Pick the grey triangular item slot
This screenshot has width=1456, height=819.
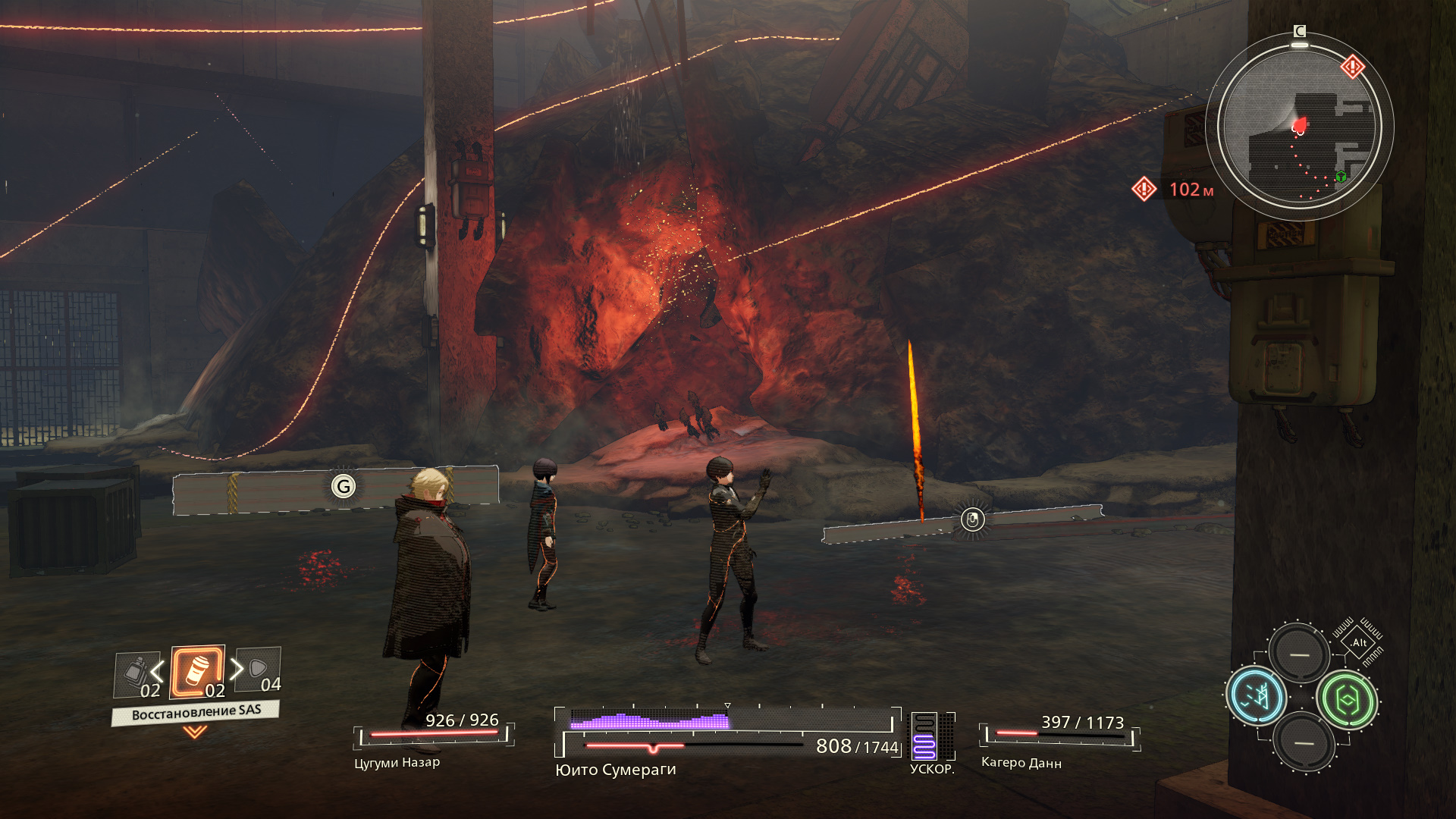259,669
